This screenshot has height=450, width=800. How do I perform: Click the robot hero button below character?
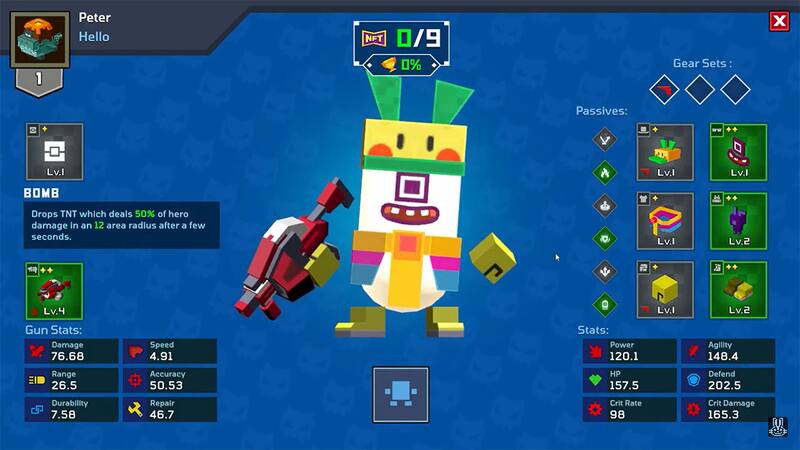(x=401, y=395)
